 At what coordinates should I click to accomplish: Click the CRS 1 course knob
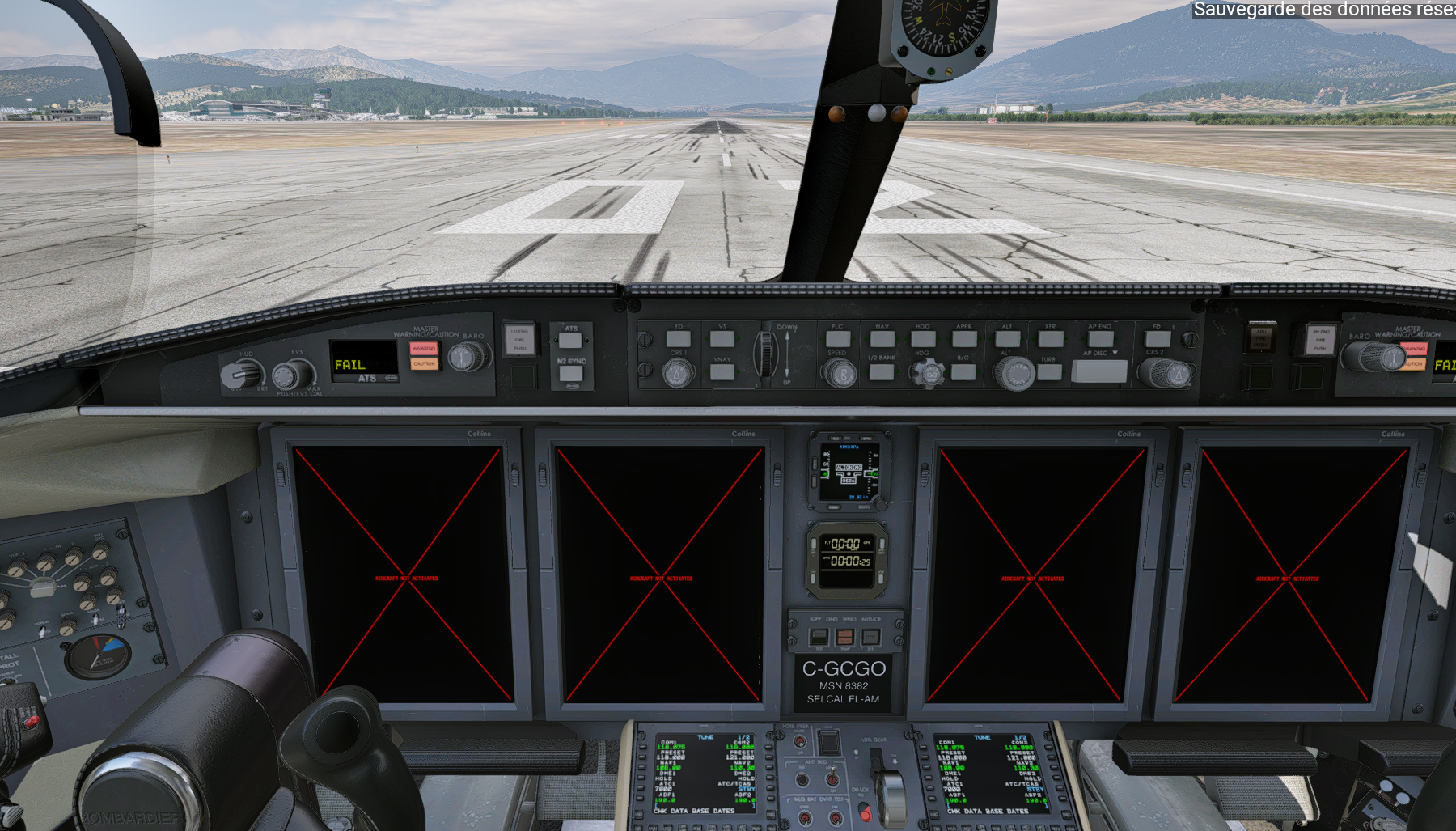[678, 373]
